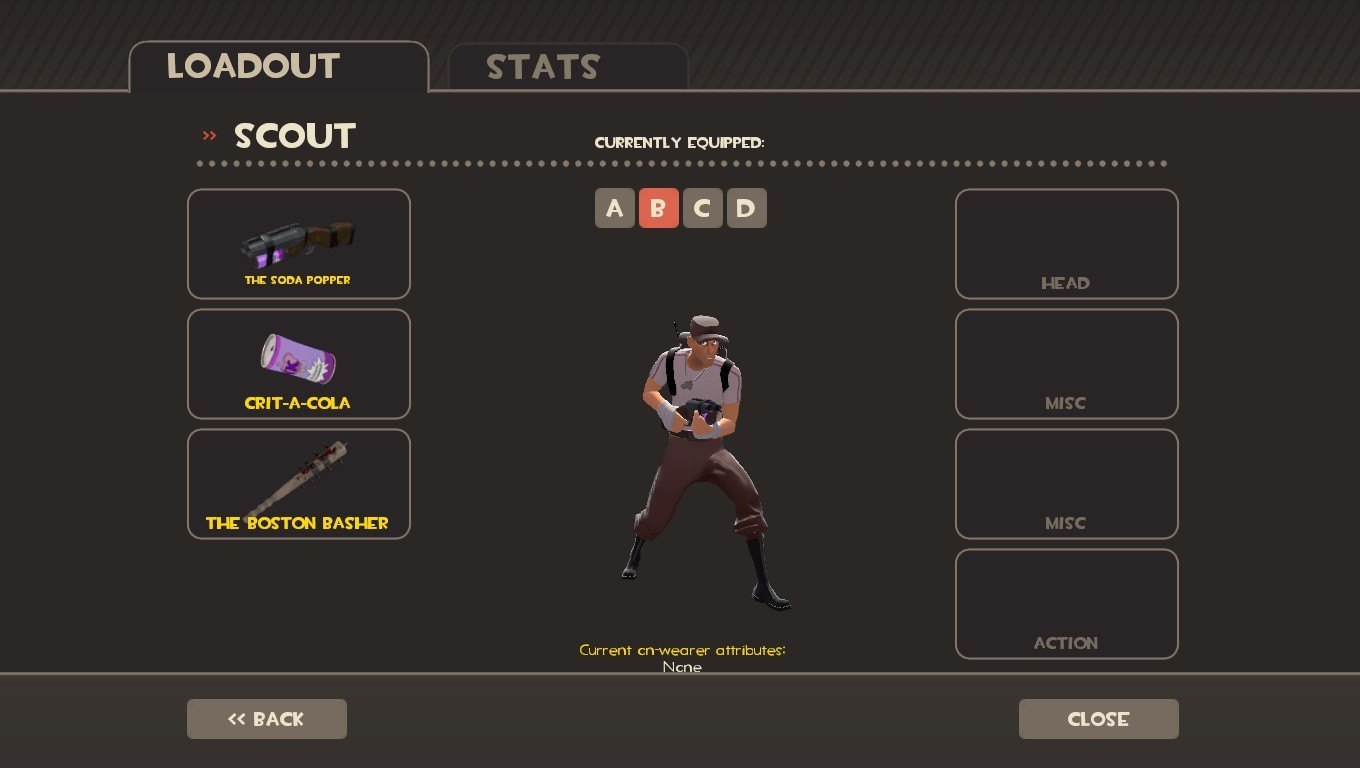Screen dimensions: 1360x768
Task: Select loadout preset A
Action: point(615,208)
